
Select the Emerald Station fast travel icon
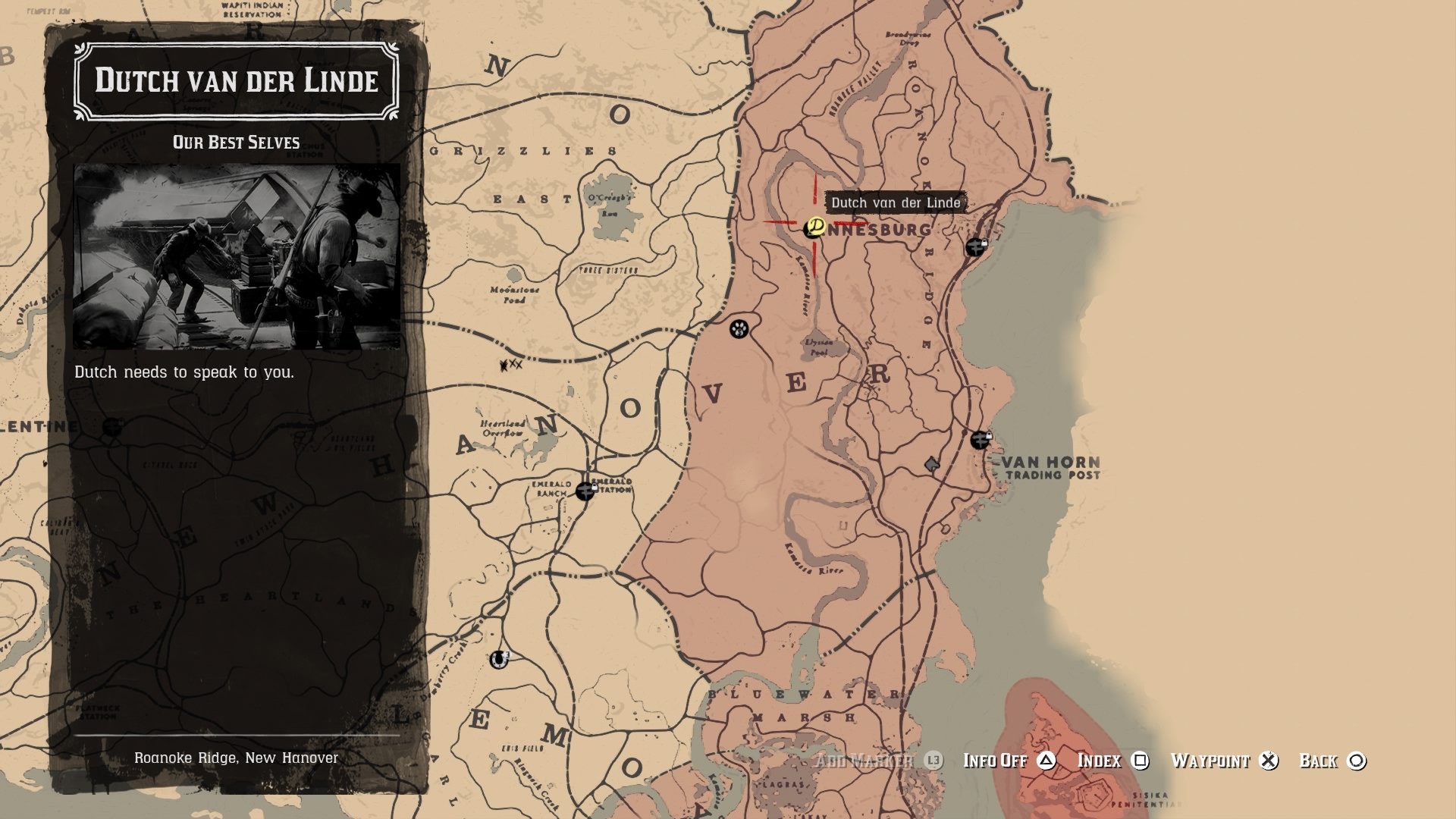[584, 492]
